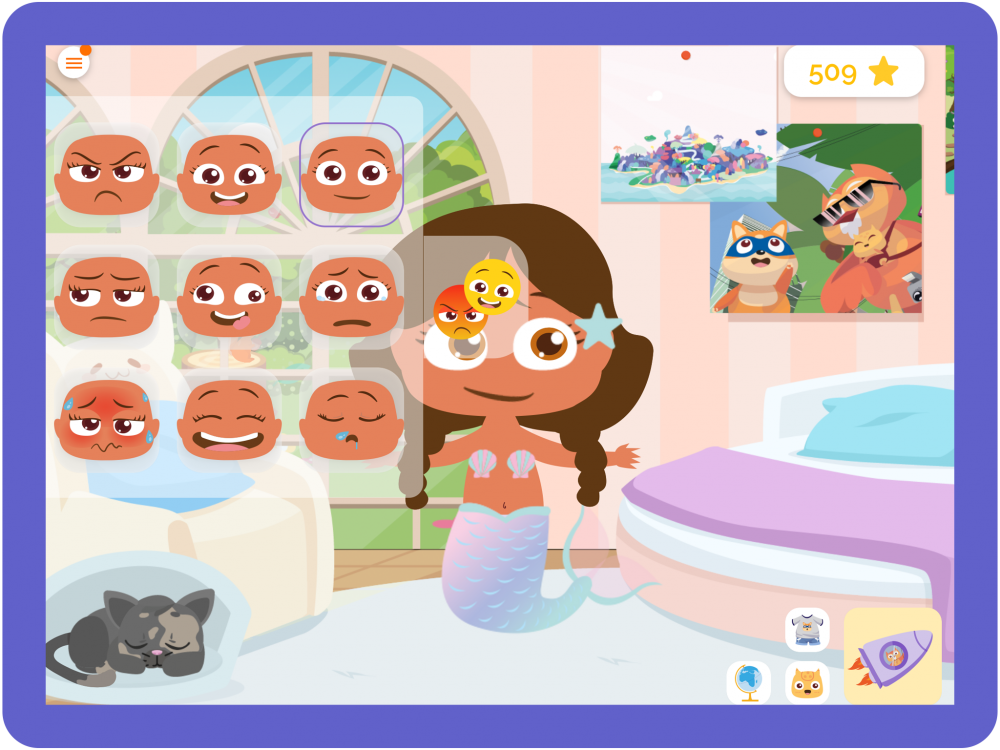Choose the bored half-lidded face
The height and width of the screenshot is (750, 1000).
coord(106,296)
